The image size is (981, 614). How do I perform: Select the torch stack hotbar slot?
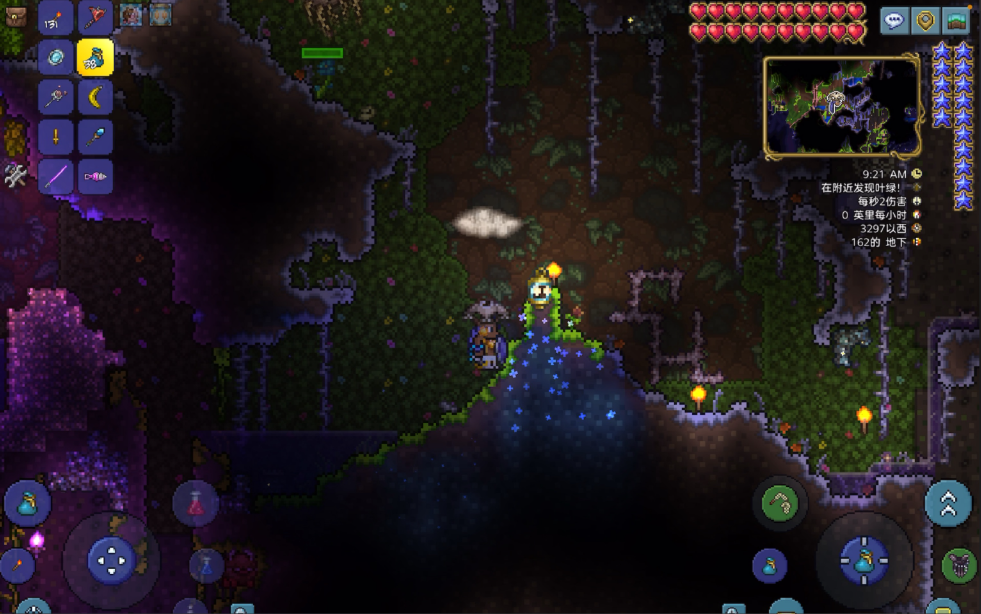point(56,17)
